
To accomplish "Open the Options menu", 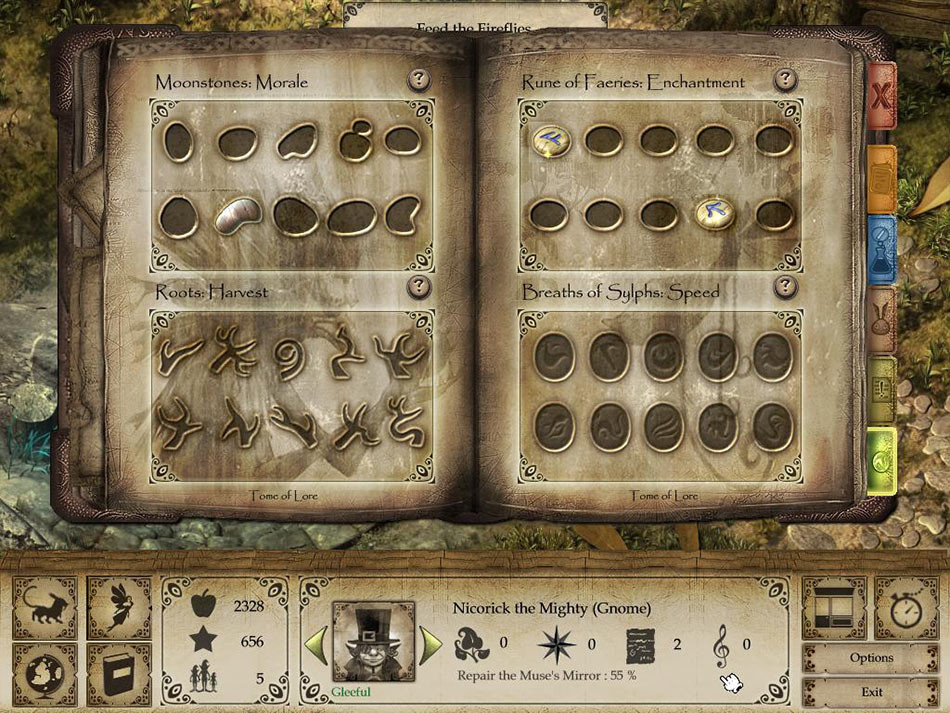I will tap(871, 658).
